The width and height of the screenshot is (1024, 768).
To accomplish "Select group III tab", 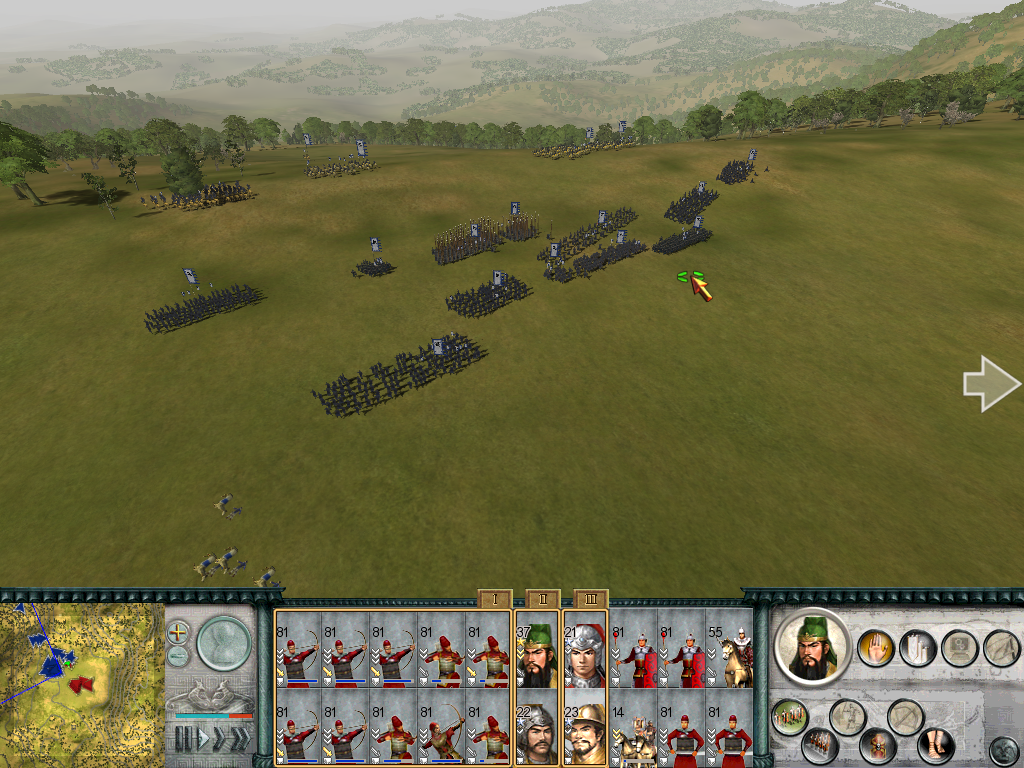I will point(590,599).
